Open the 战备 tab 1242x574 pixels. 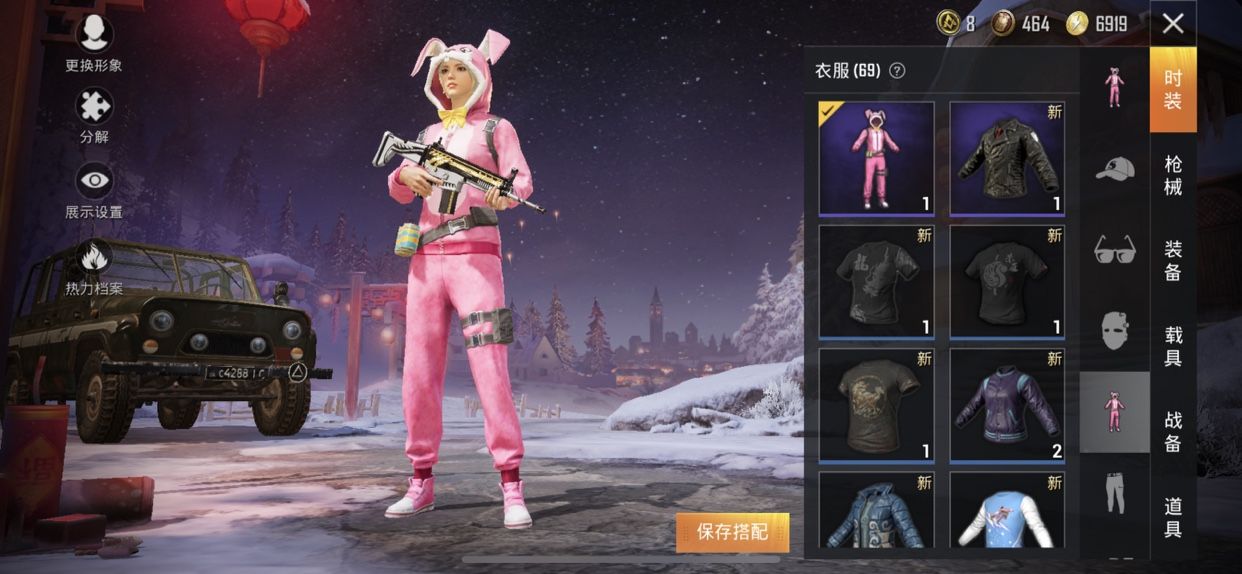point(1173,431)
